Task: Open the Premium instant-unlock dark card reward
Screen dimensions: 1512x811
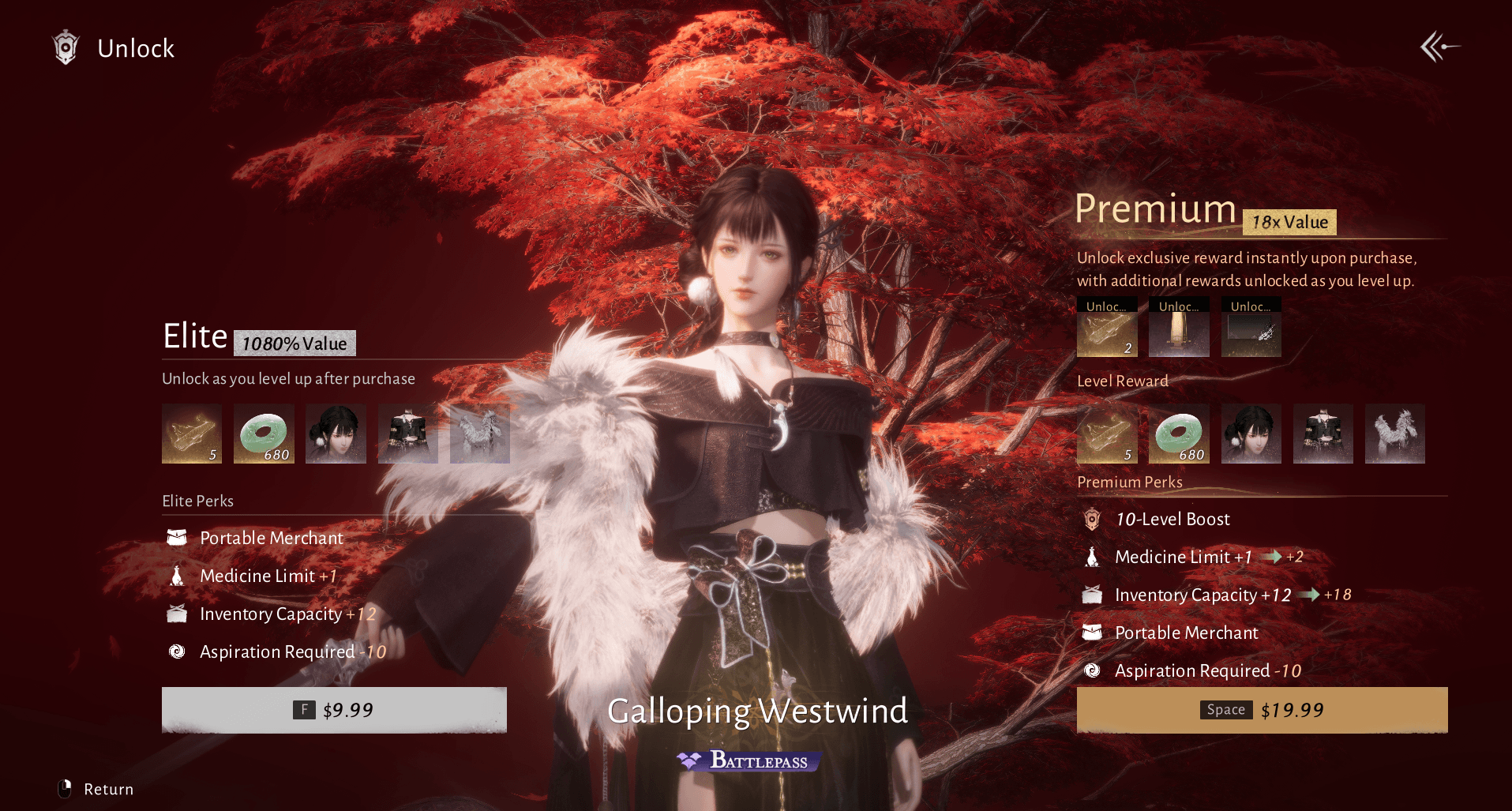Action: [x=1251, y=332]
